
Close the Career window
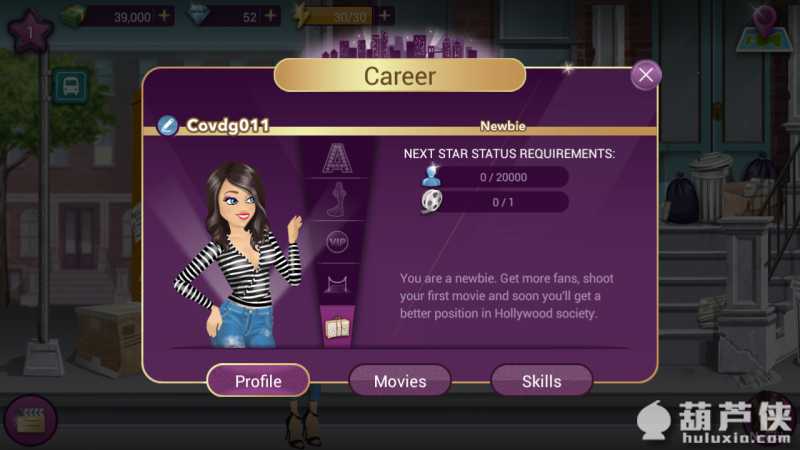tap(647, 75)
